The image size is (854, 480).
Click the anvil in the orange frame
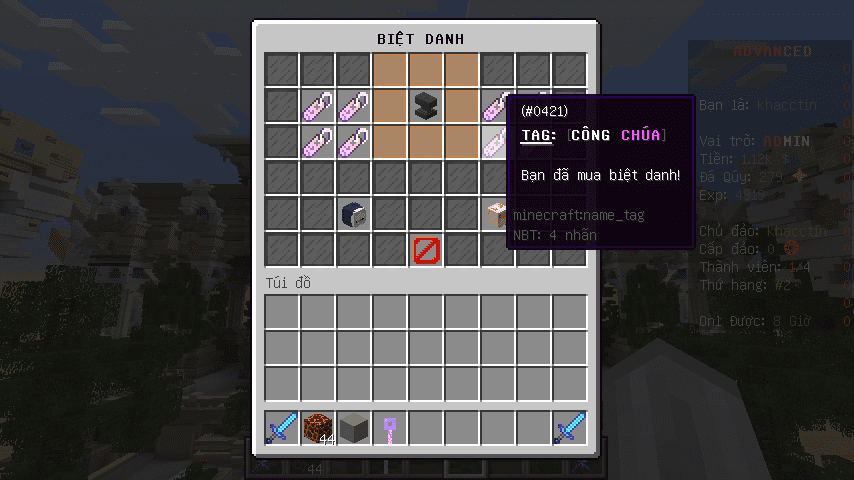click(427, 105)
